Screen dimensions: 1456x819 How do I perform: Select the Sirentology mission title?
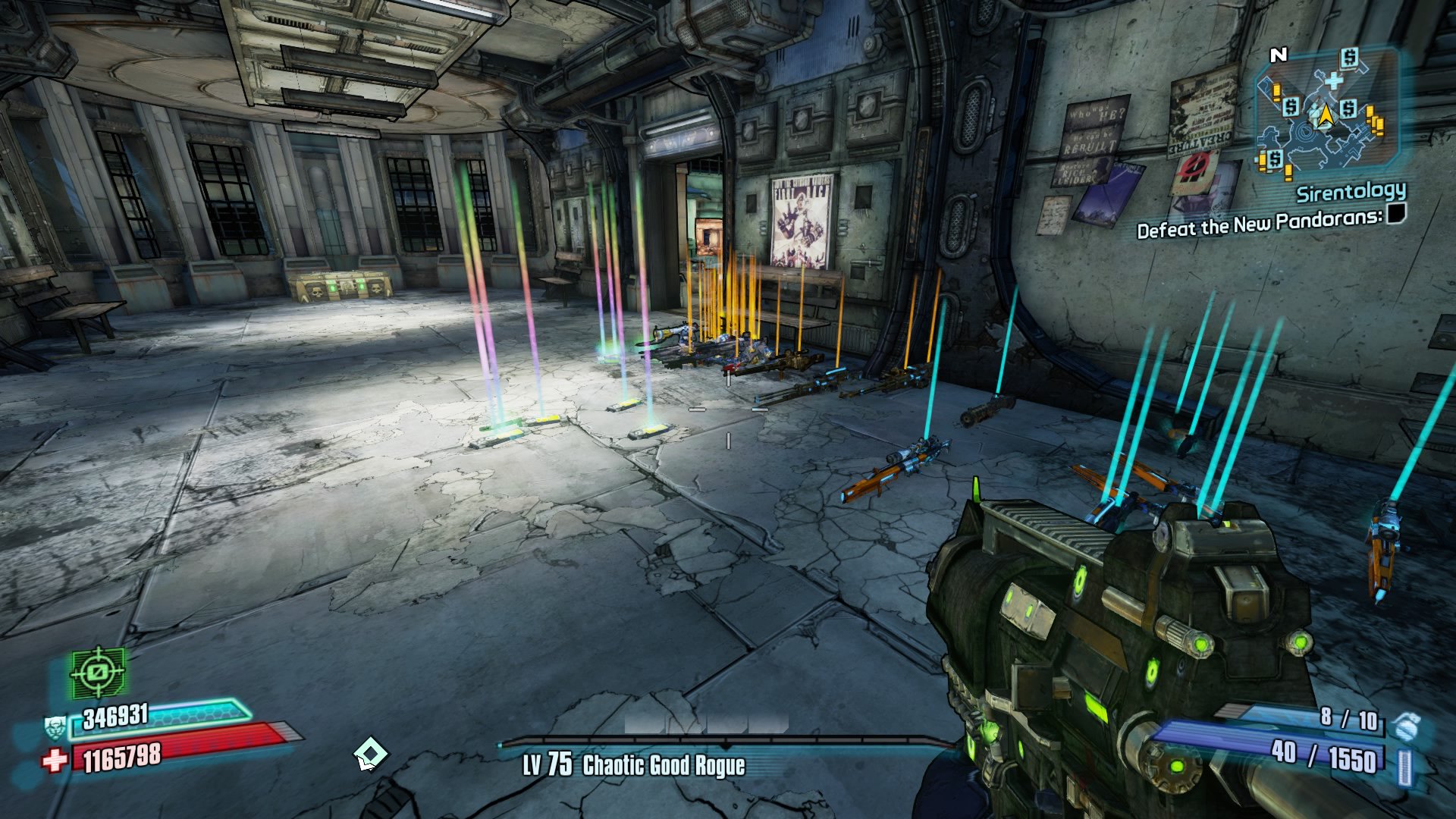(x=1352, y=193)
